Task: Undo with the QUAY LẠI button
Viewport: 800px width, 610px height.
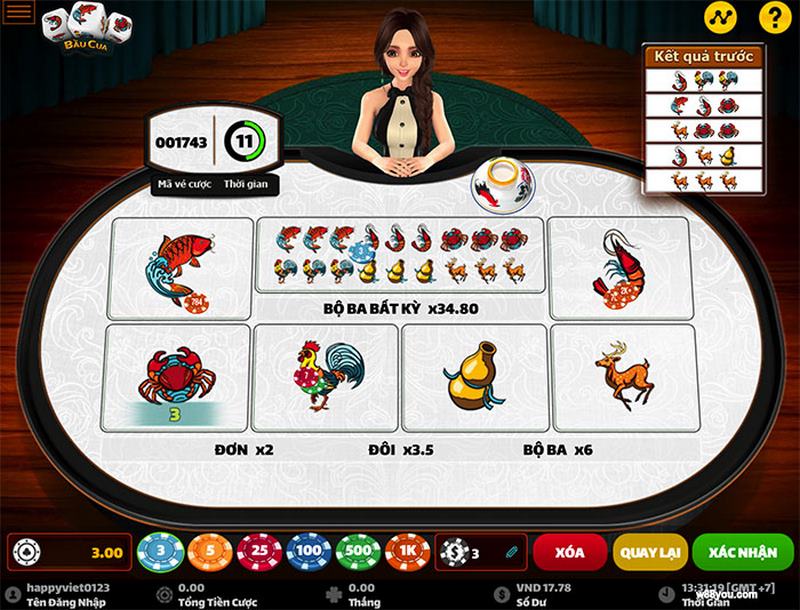Action: click(x=651, y=551)
